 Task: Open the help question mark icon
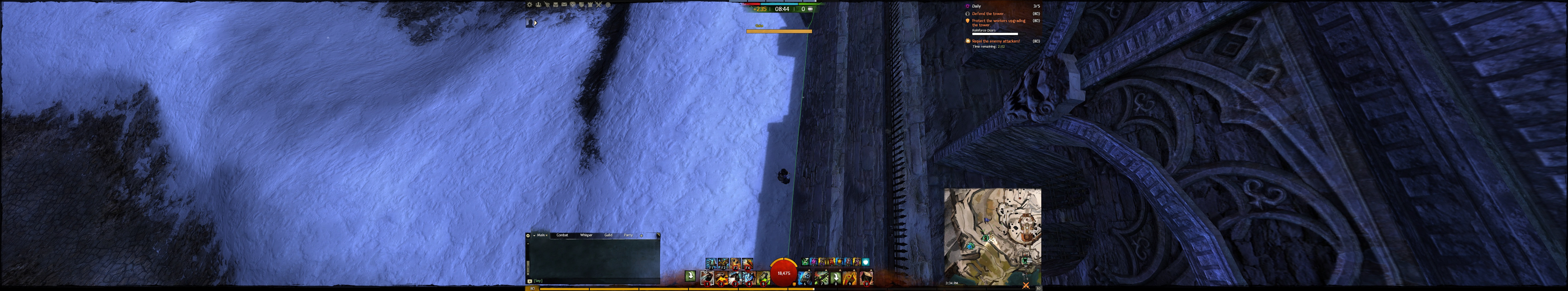[x=608, y=5]
